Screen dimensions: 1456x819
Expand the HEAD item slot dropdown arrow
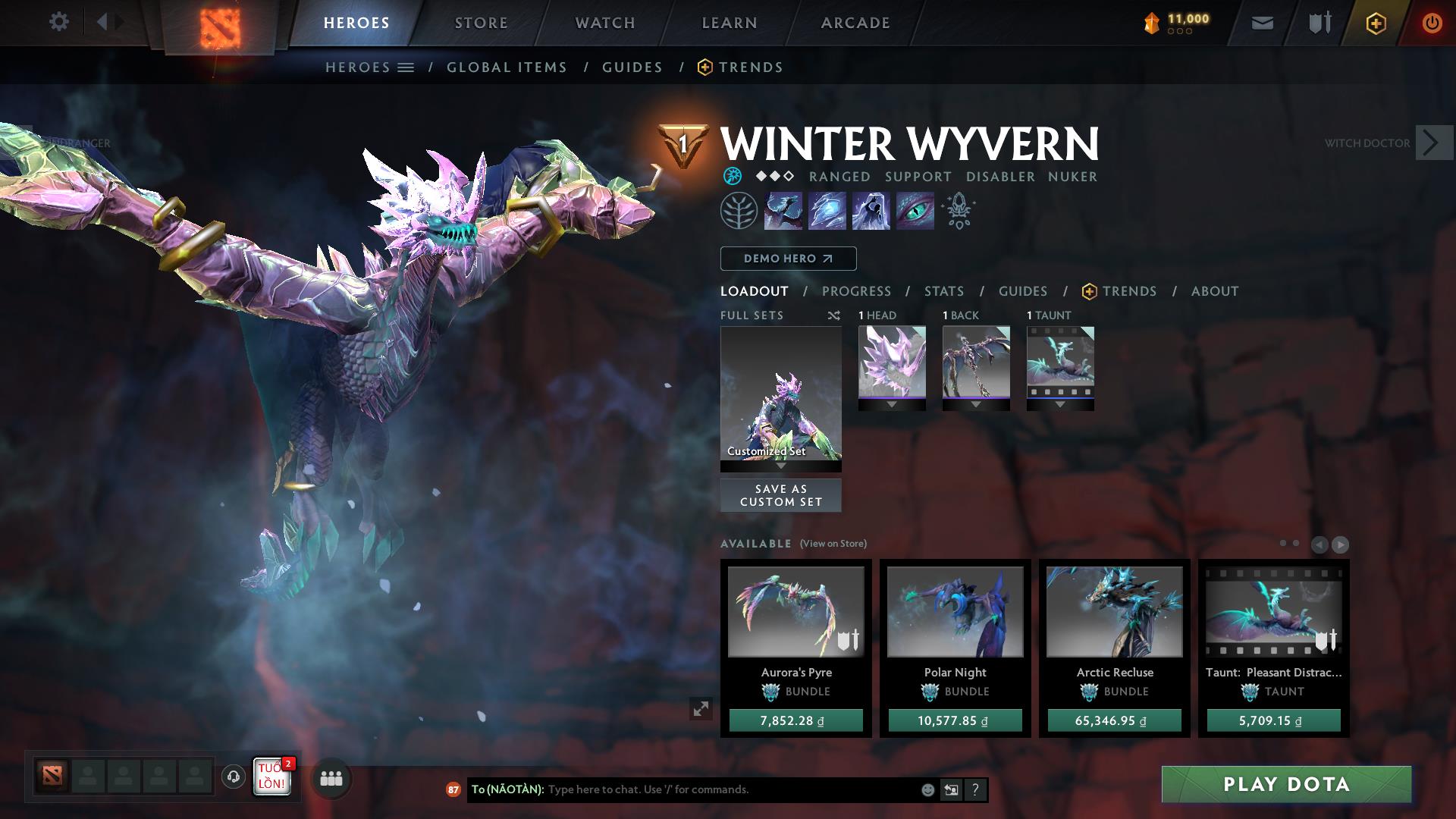coord(892,404)
